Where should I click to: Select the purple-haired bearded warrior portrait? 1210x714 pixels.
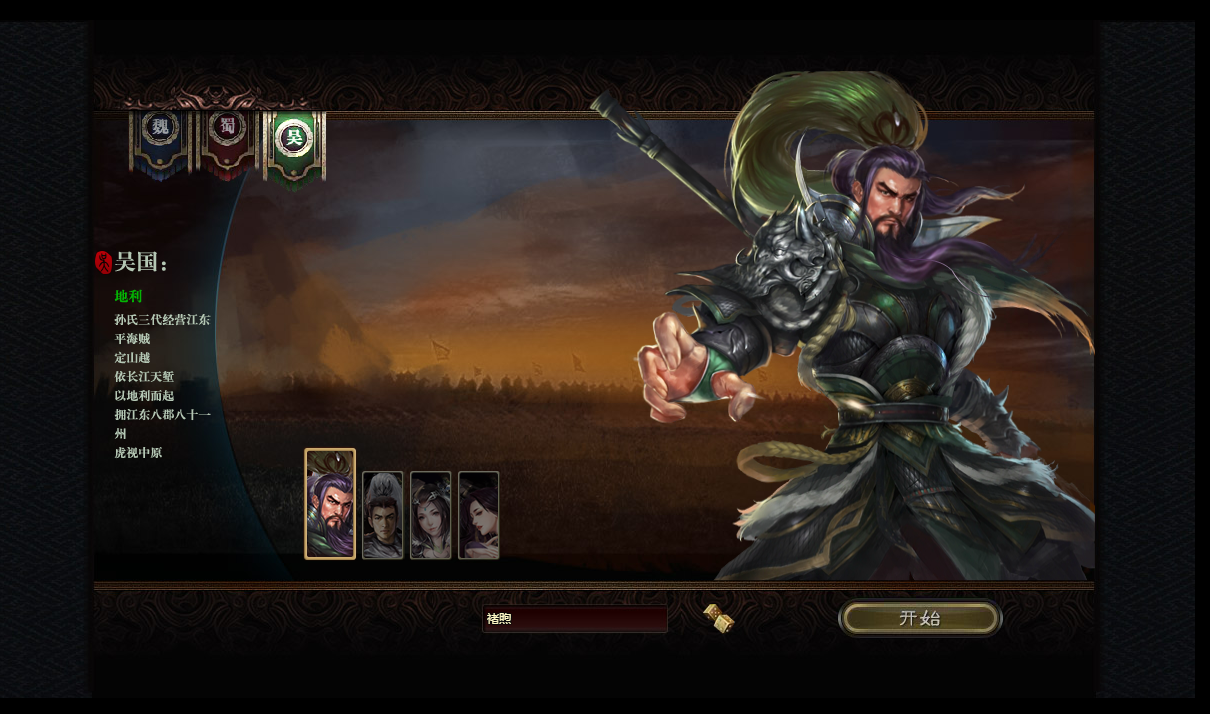click(330, 504)
